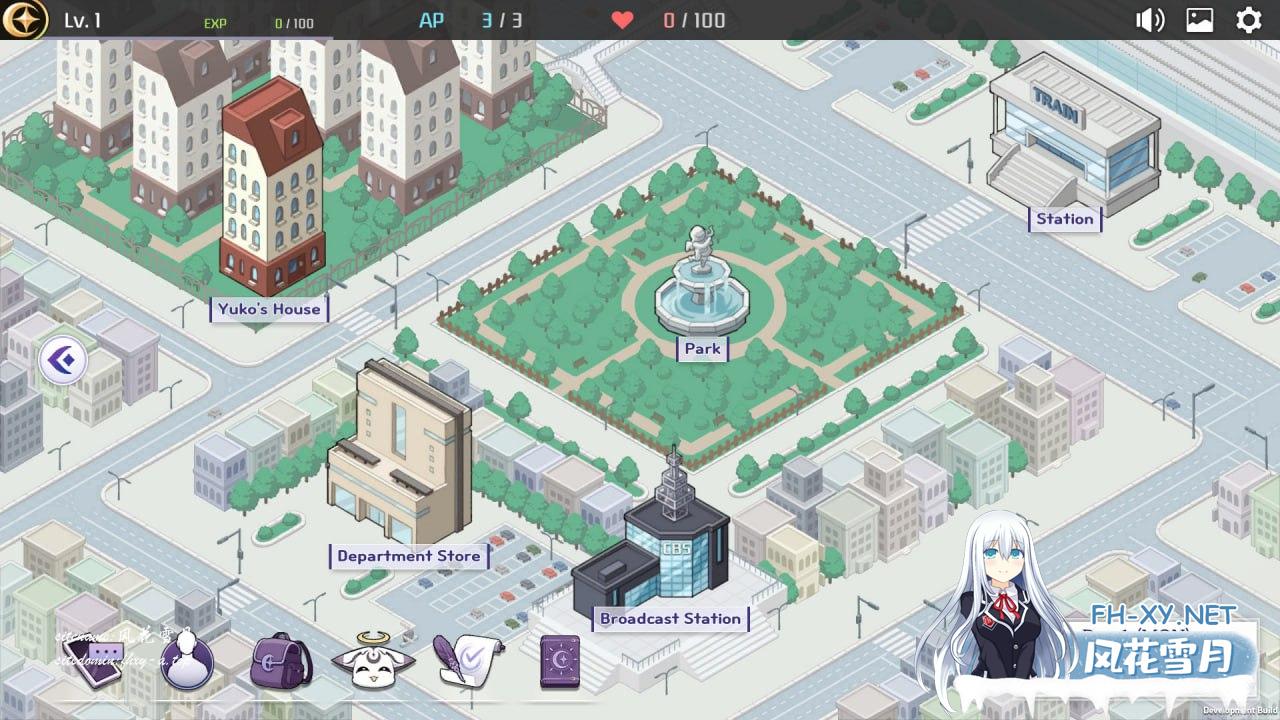This screenshot has height=720, width=1280.
Task: Click the purple left-arrow collapse button
Action: 63,360
